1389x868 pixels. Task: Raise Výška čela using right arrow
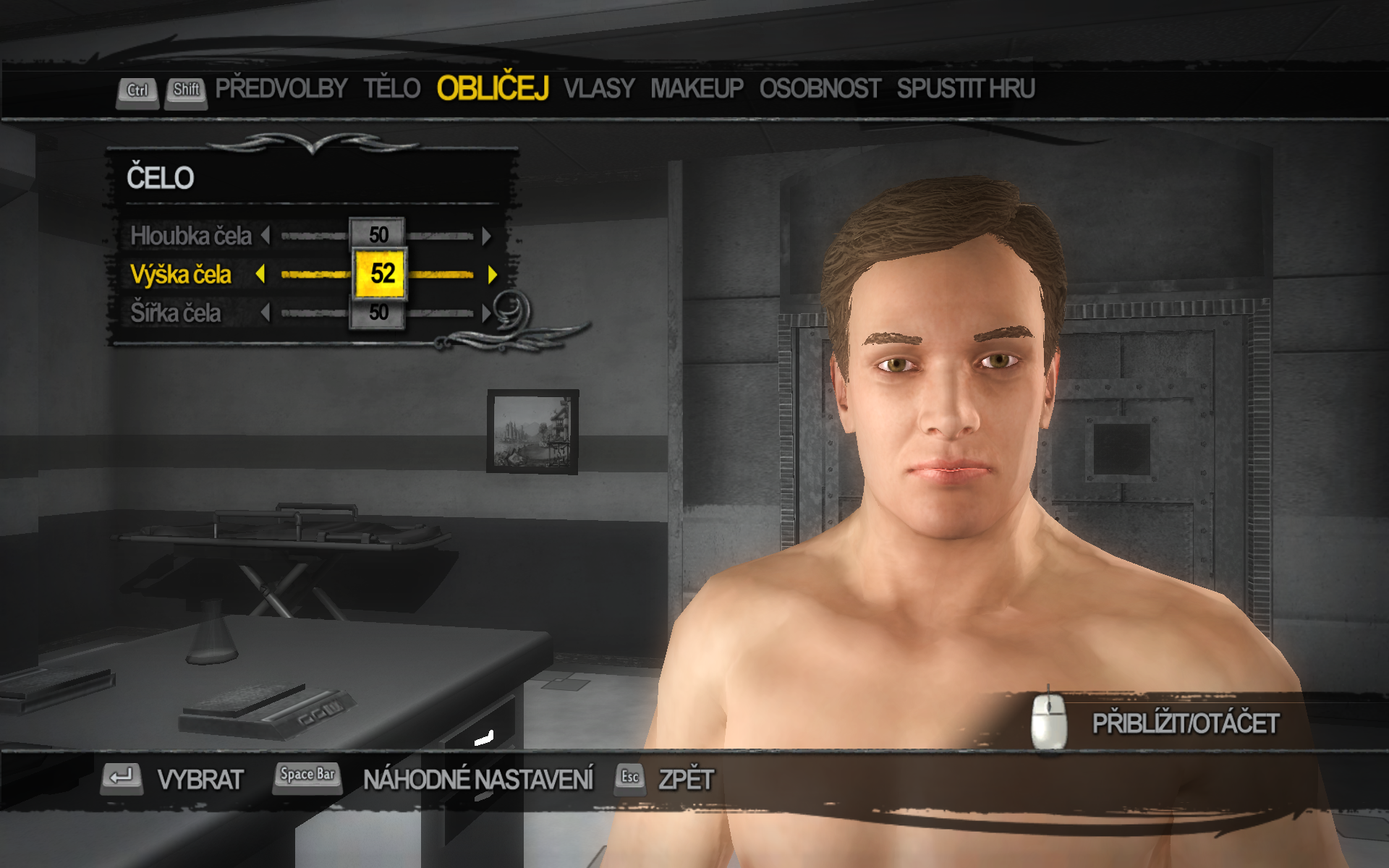(x=493, y=274)
